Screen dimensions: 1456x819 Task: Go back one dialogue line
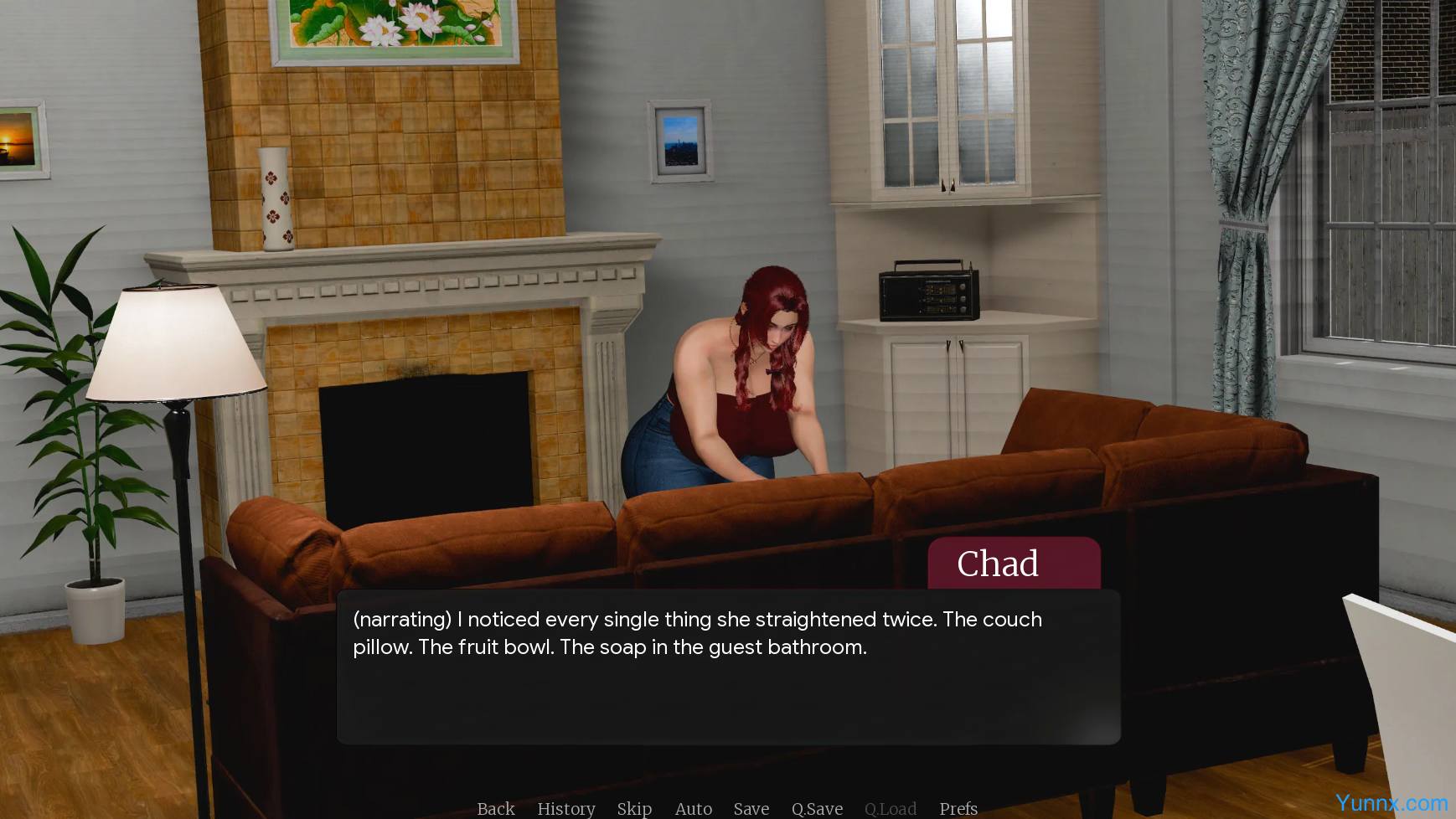pos(496,808)
